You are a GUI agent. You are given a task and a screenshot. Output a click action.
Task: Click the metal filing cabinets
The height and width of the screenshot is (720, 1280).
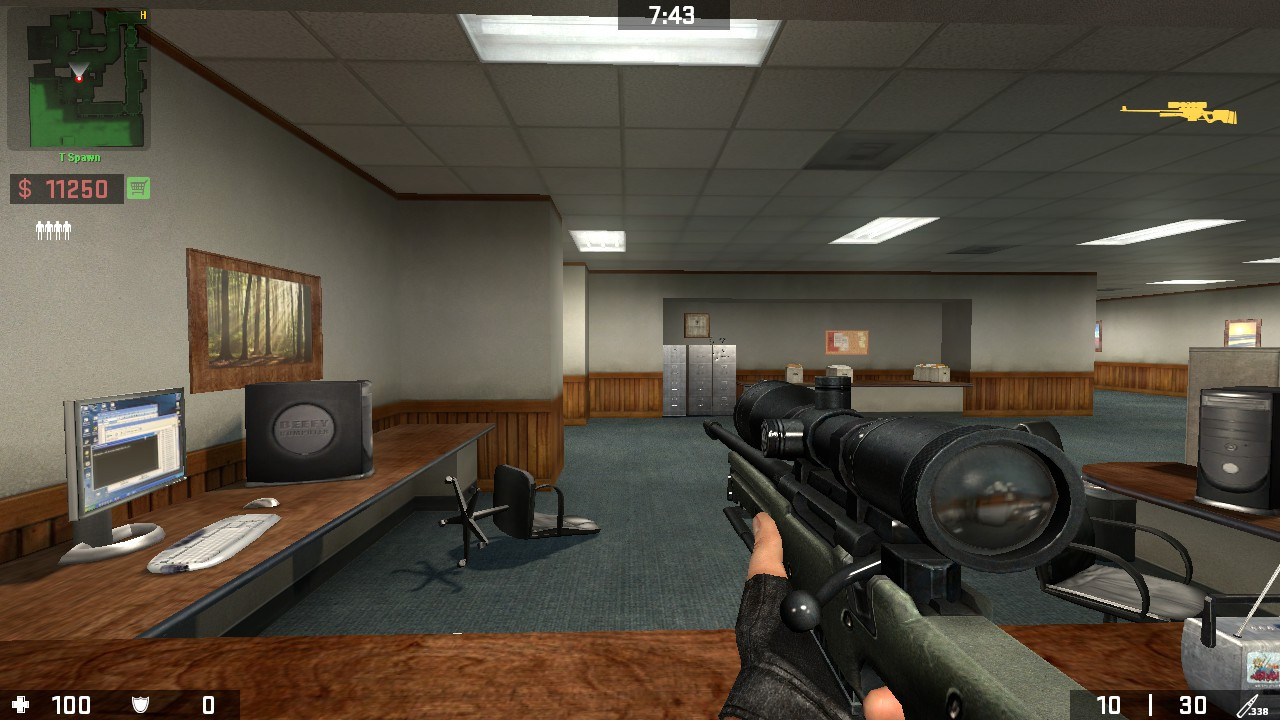coord(698,380)
